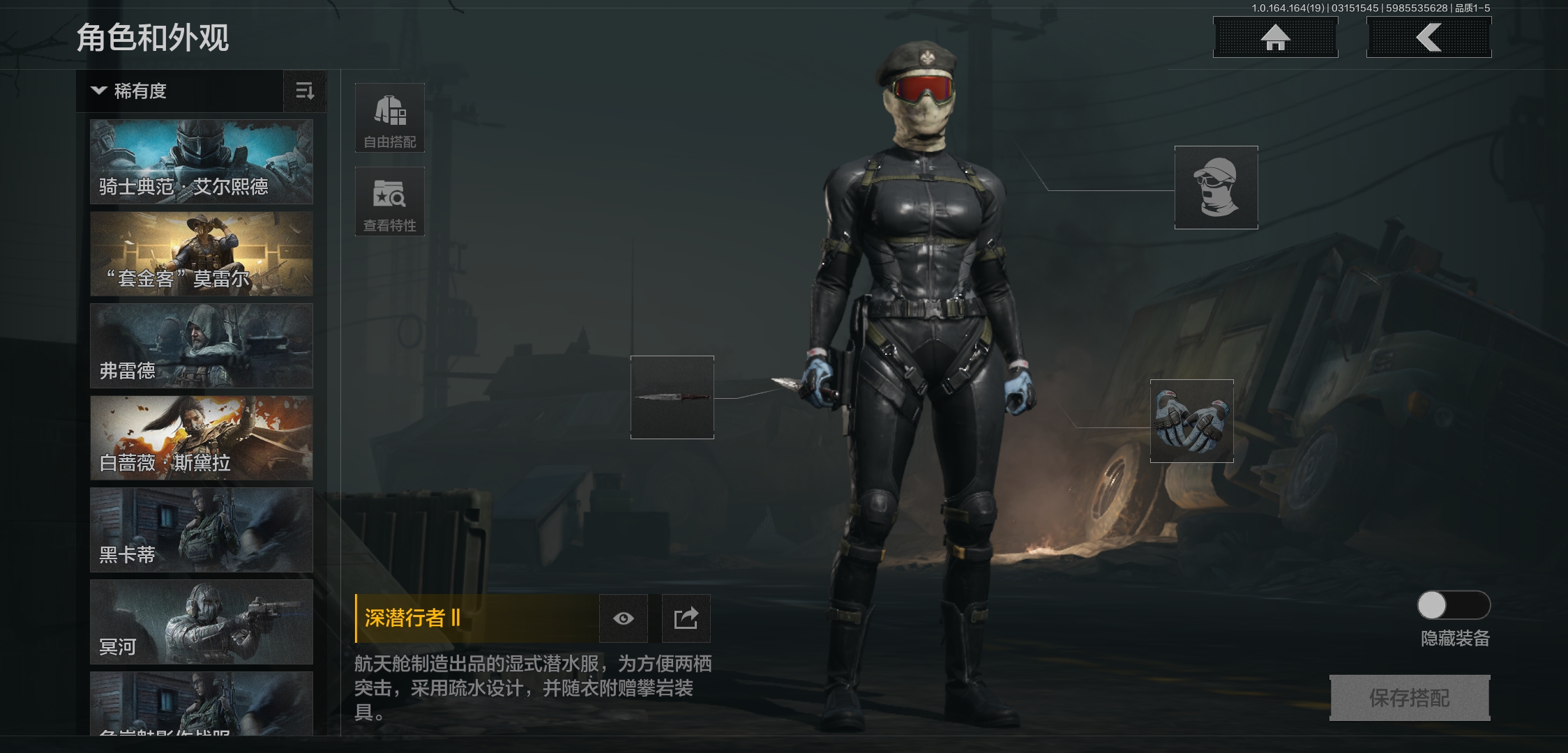Click the eye preview toggle beside 深潜行者 II
Image resolution: width=1568 pixels, height=753 pixels.
coord(623,618)
